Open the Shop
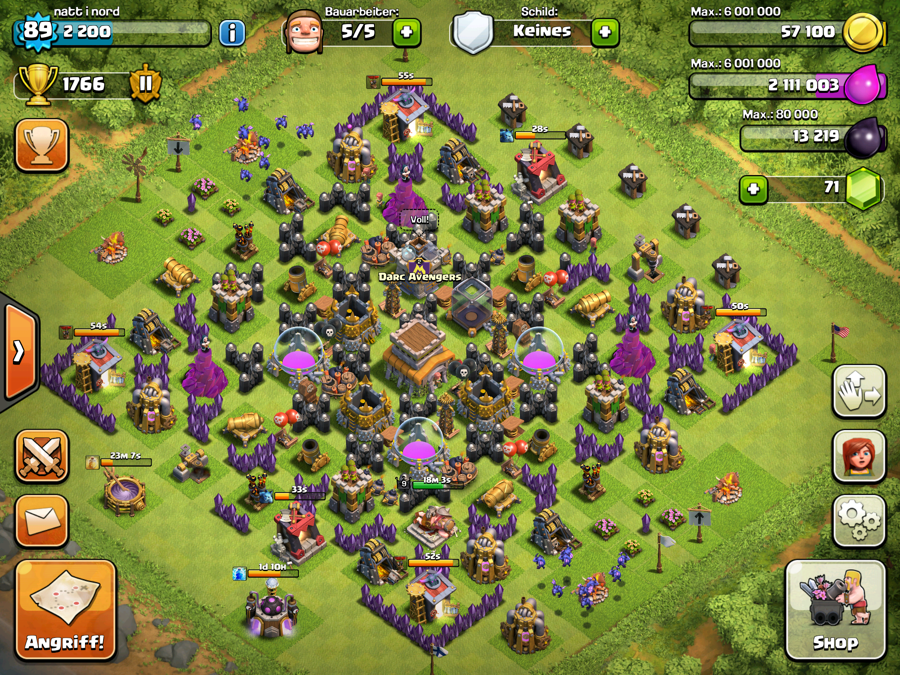Image resolution: width=900 pixels, height=675 pixels. click(x=835, y=609)
